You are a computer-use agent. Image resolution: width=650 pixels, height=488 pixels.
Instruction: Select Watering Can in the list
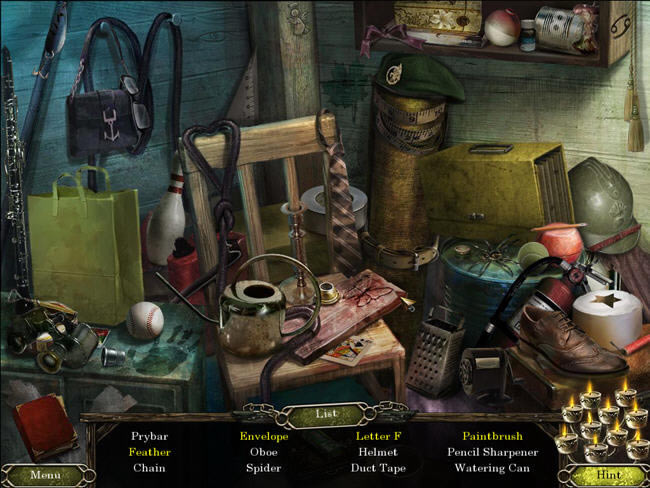click(492, 467)
